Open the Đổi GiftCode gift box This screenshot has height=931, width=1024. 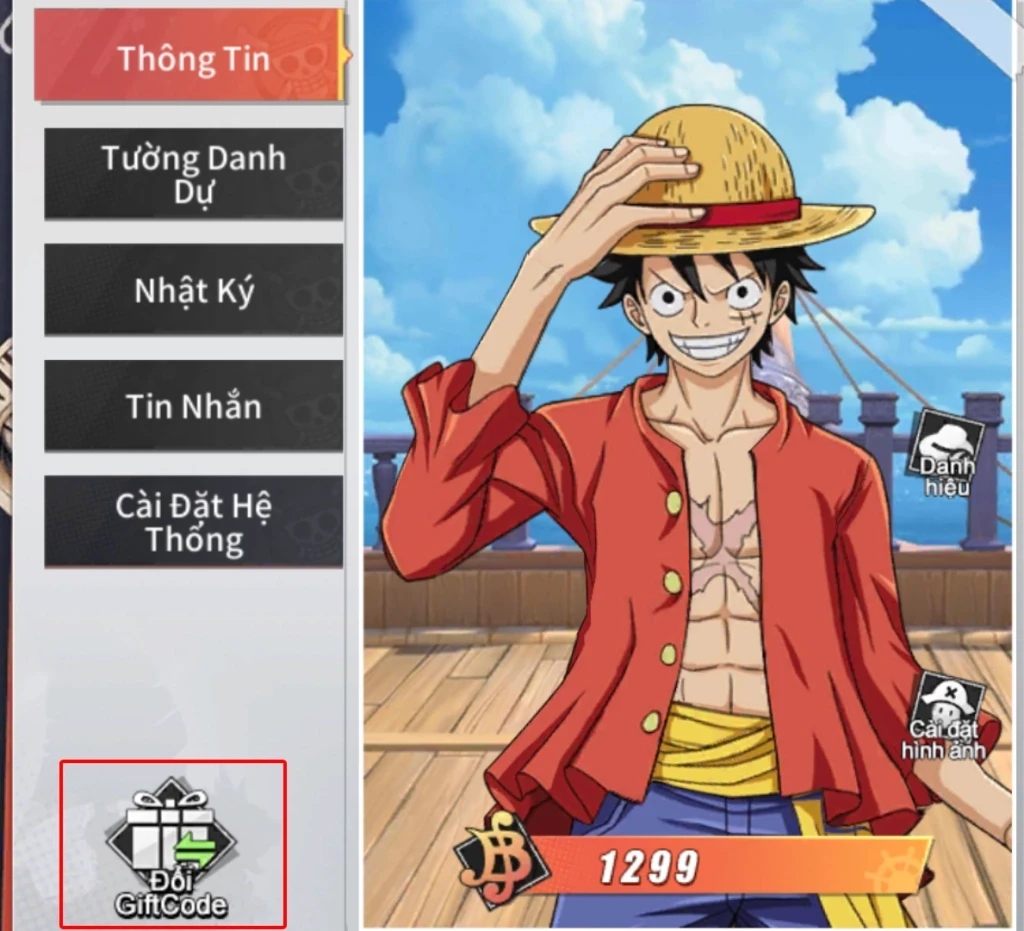tap(172, 846)
